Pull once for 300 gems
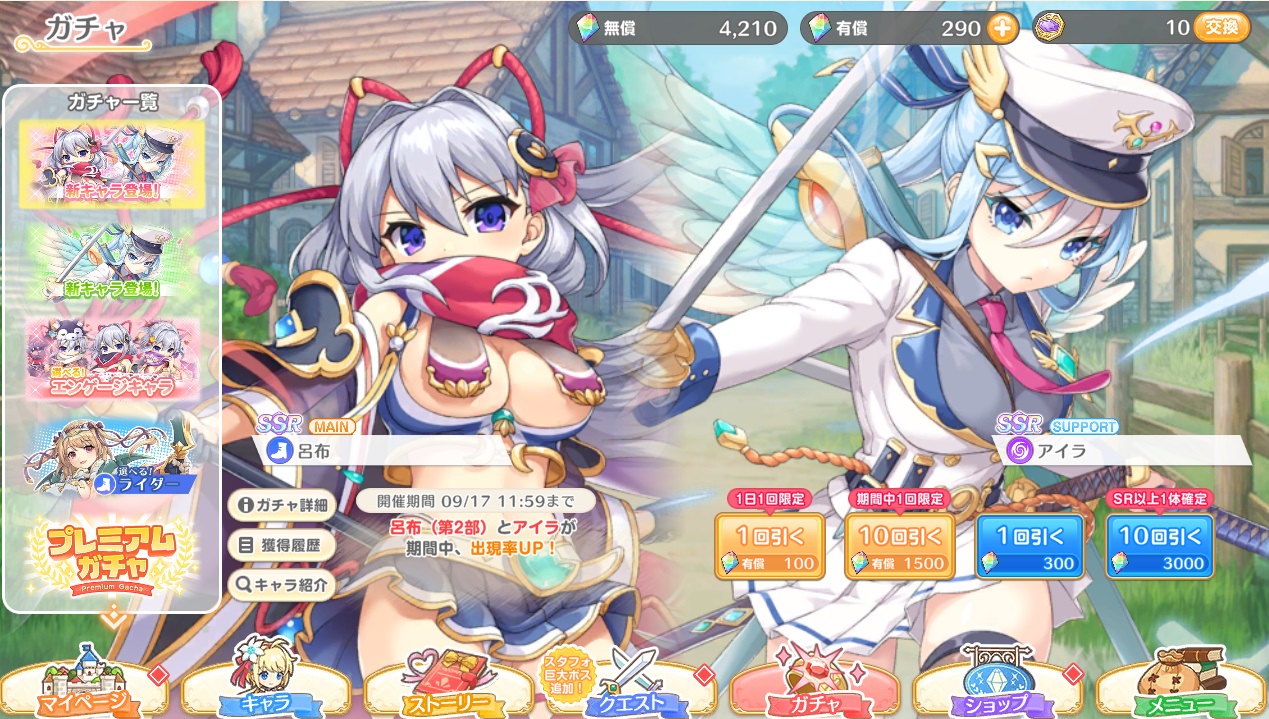The image size is (1269, 719). pos(1029,547)
